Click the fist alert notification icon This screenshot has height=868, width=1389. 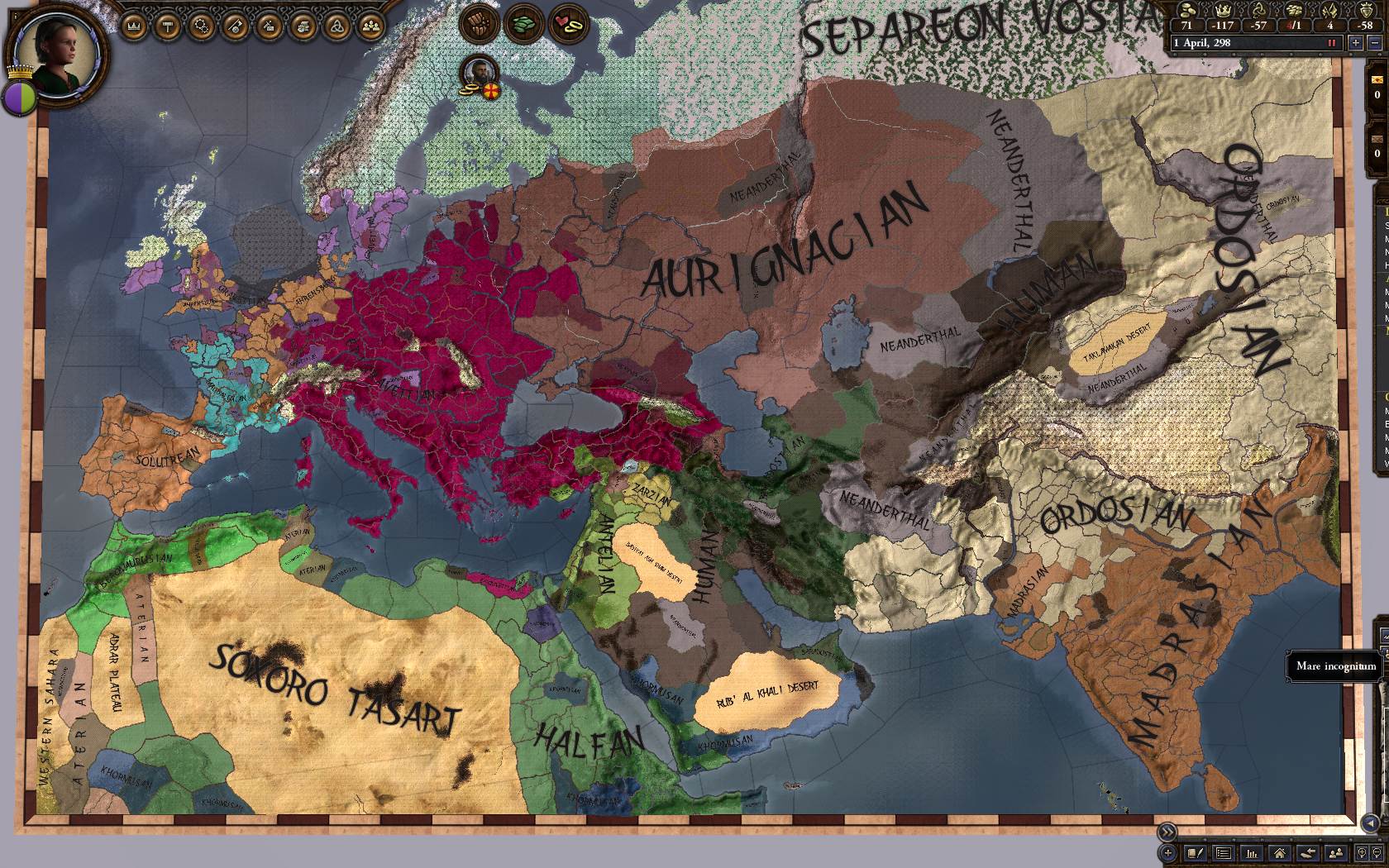(481, 23)
